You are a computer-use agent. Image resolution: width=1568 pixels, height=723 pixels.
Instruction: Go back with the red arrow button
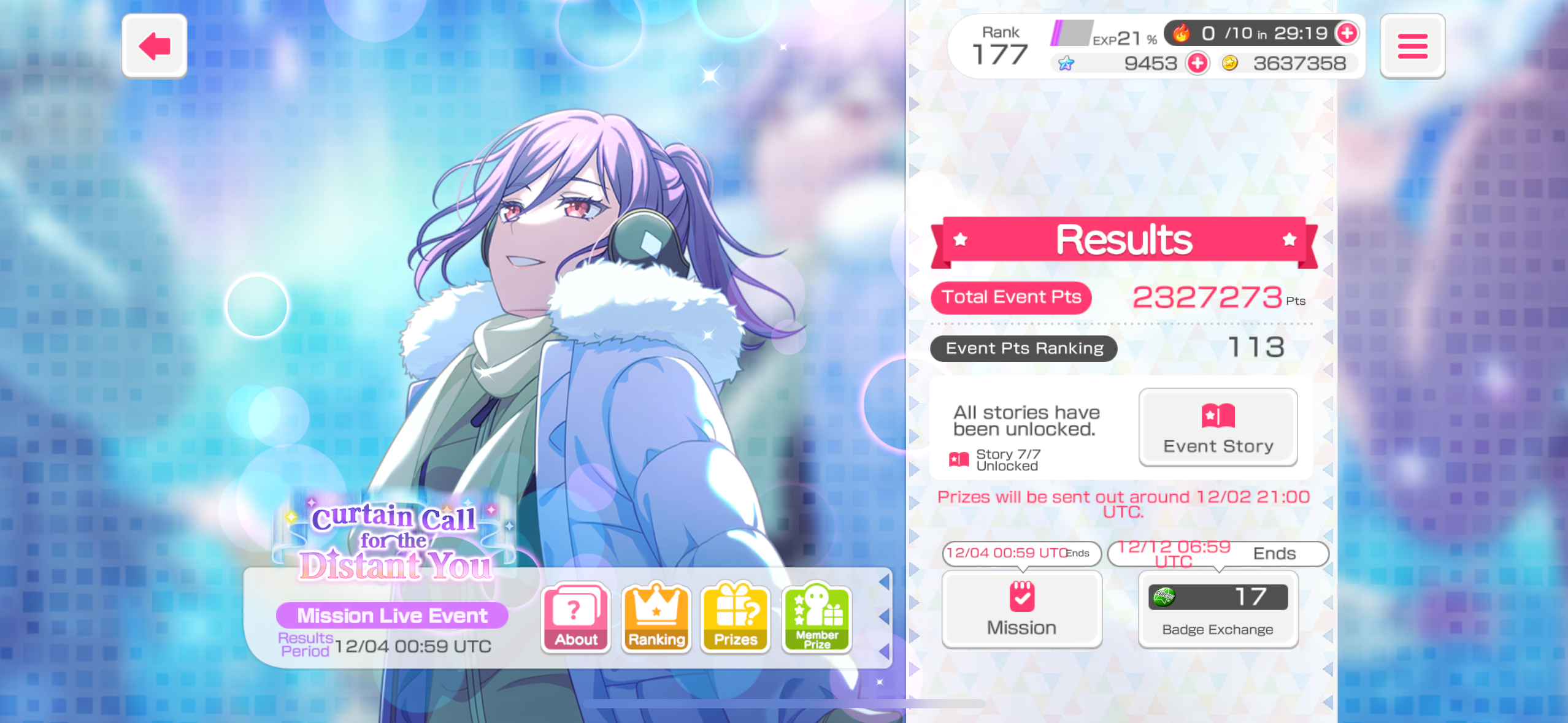point(155,46)
